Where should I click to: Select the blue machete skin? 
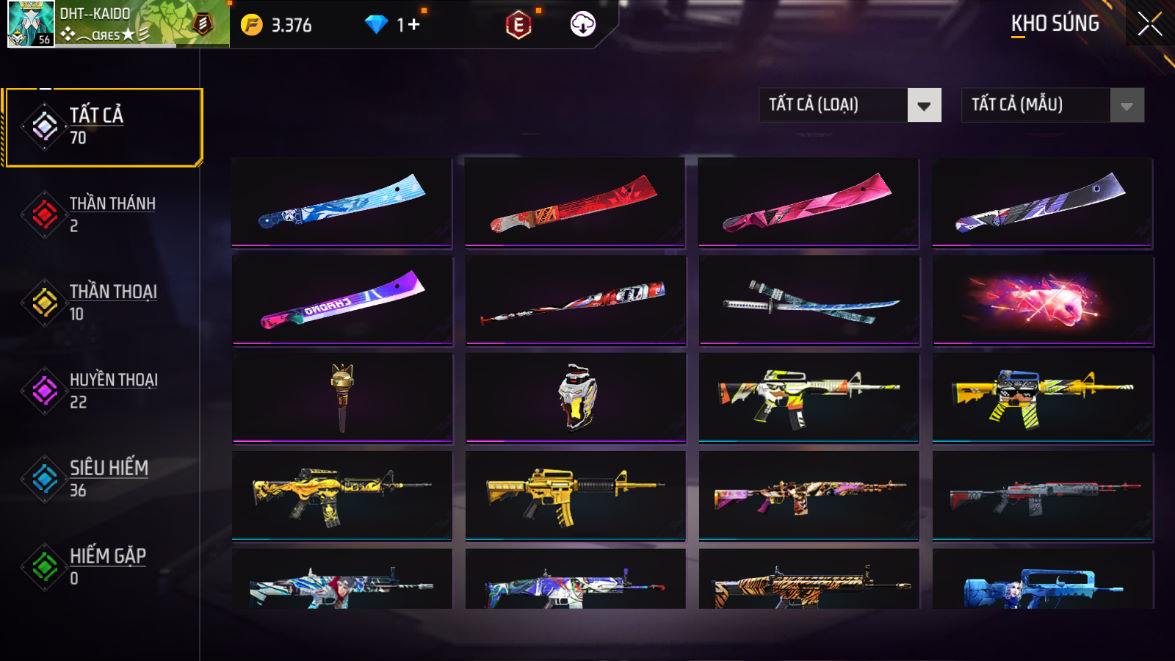[341, 201]
